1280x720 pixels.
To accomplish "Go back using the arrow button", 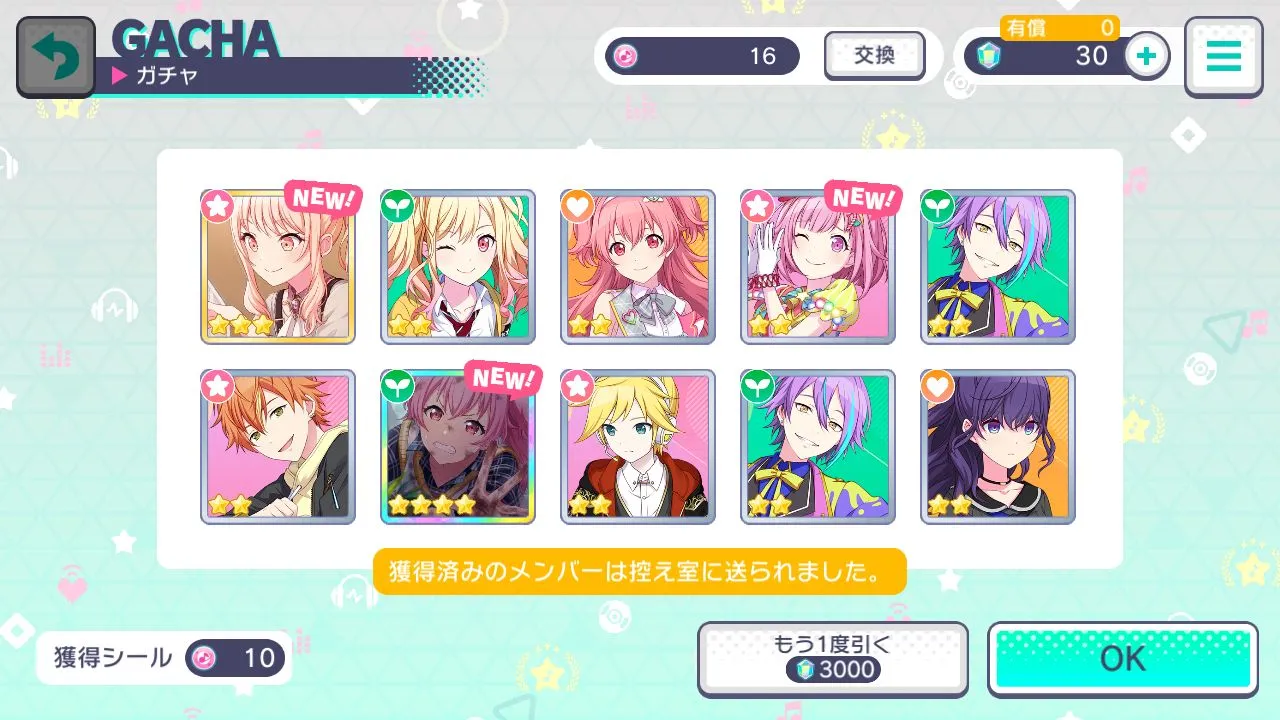I will (x=56, y=57).
